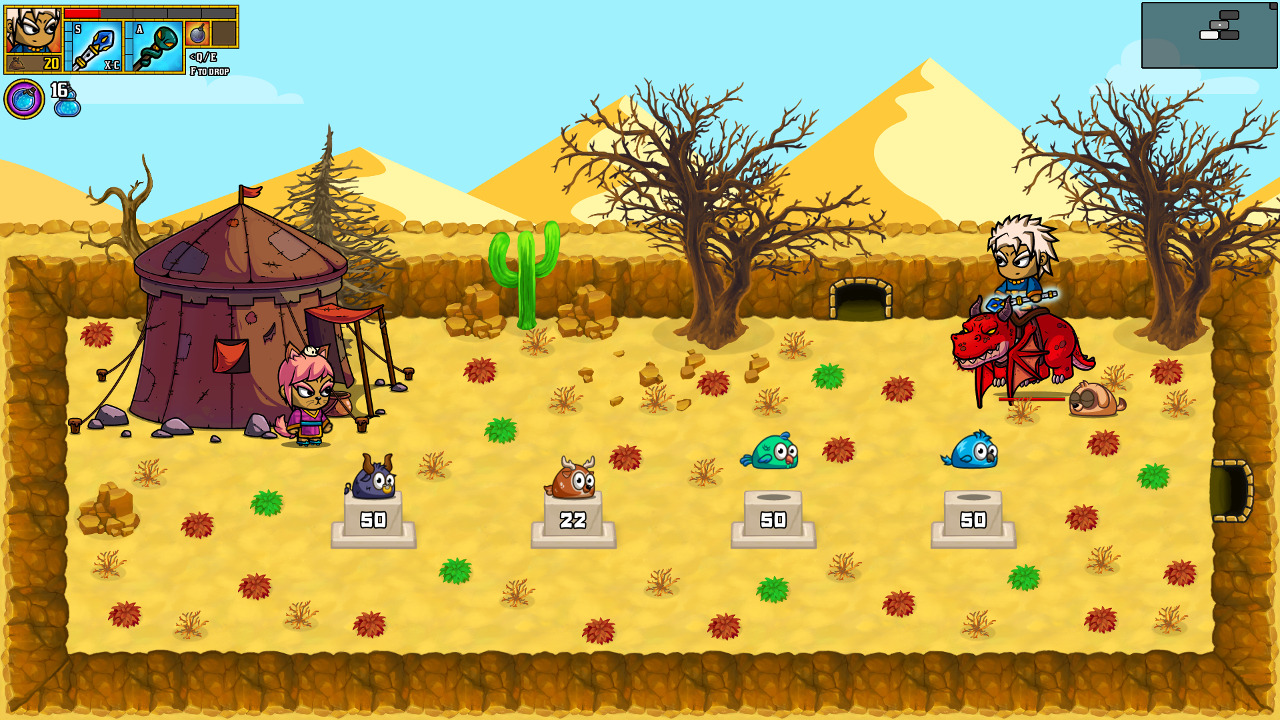Select the blue staff weapon in slot S

coord(95,45)
